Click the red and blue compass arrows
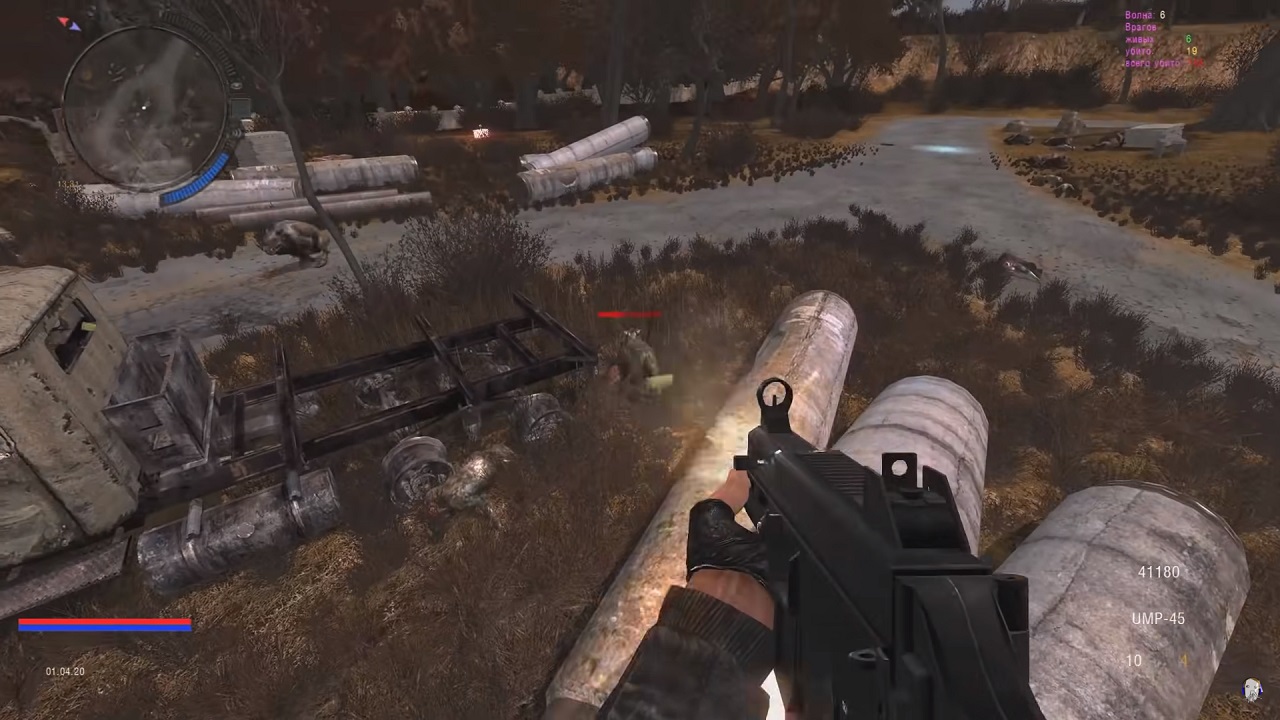This screenshot has width=1280, height=720. [69, 23]
